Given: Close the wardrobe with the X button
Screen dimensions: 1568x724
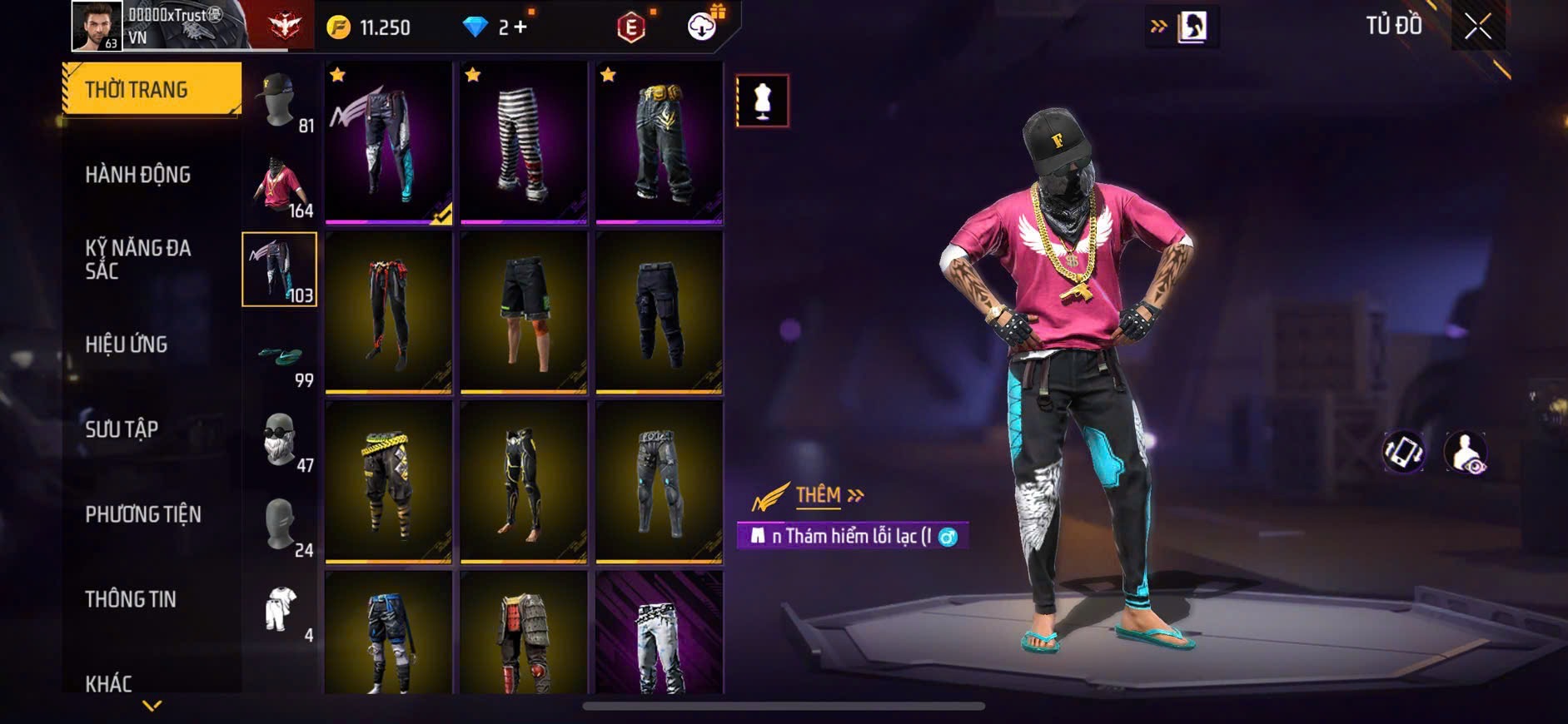Looking at the screenshot, I should click(x=1478, y=27).
